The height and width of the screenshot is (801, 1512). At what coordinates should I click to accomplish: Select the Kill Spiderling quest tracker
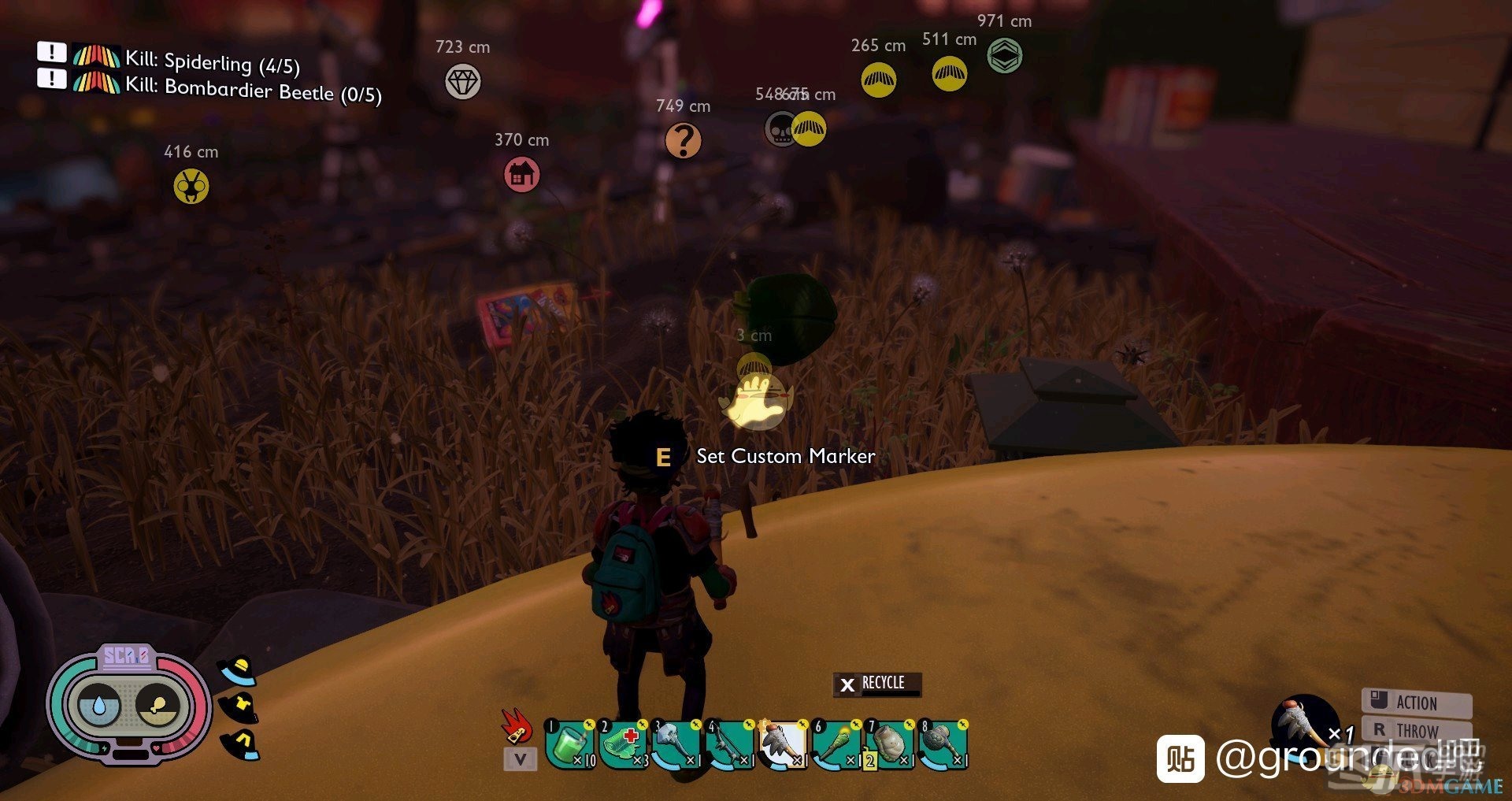pos(211,61)
